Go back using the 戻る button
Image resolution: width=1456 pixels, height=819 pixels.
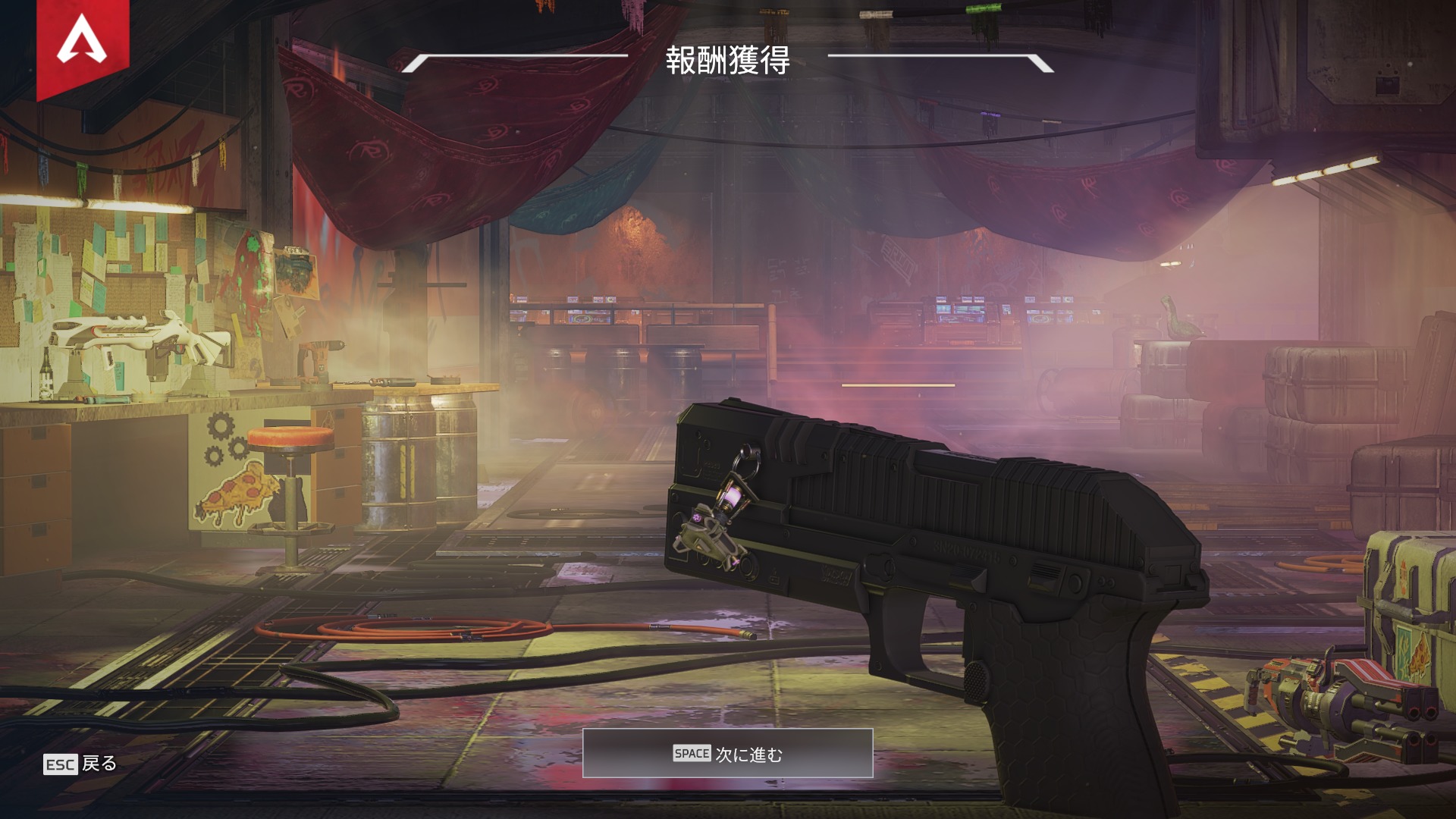click(81, 764)
